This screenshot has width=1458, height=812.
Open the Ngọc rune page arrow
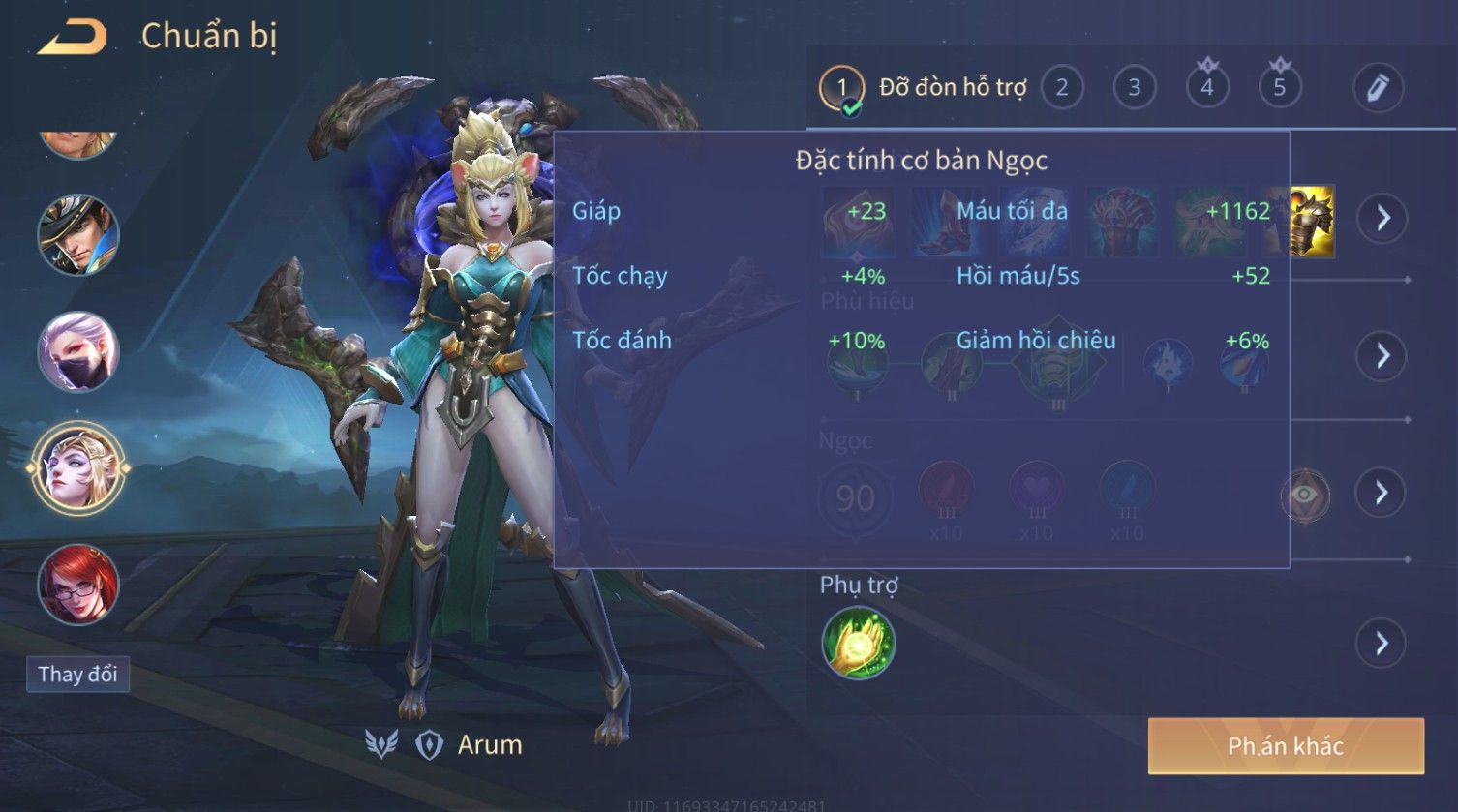tap(1382, 494)
